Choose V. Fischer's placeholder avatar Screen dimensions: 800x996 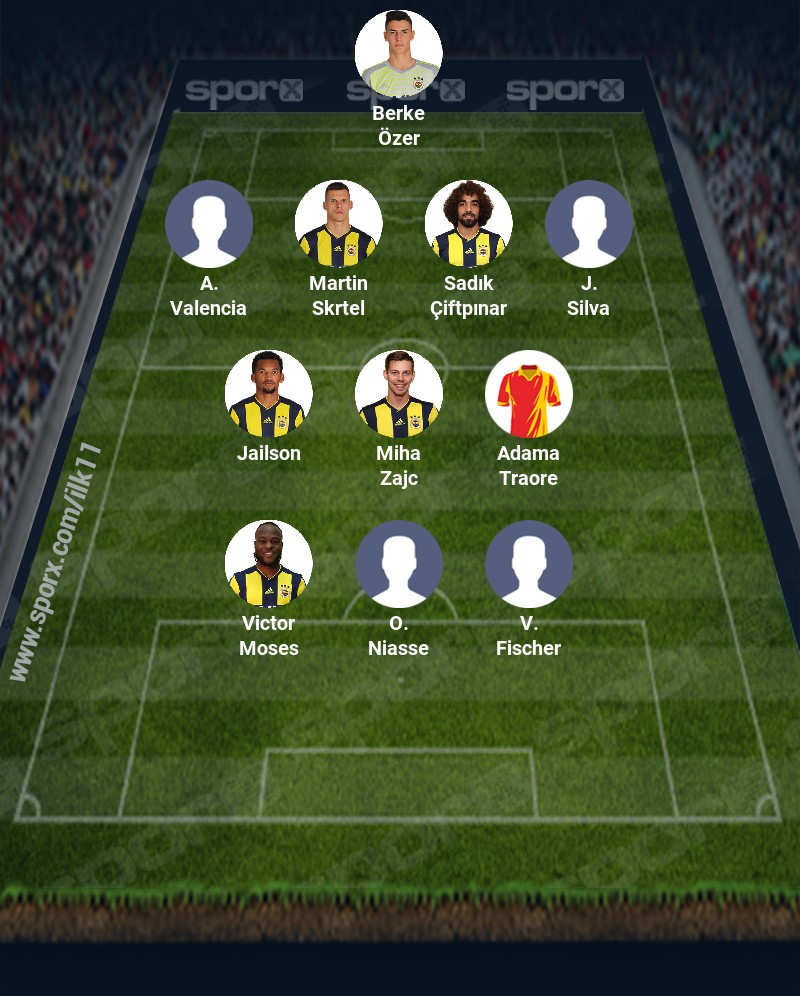528,564
